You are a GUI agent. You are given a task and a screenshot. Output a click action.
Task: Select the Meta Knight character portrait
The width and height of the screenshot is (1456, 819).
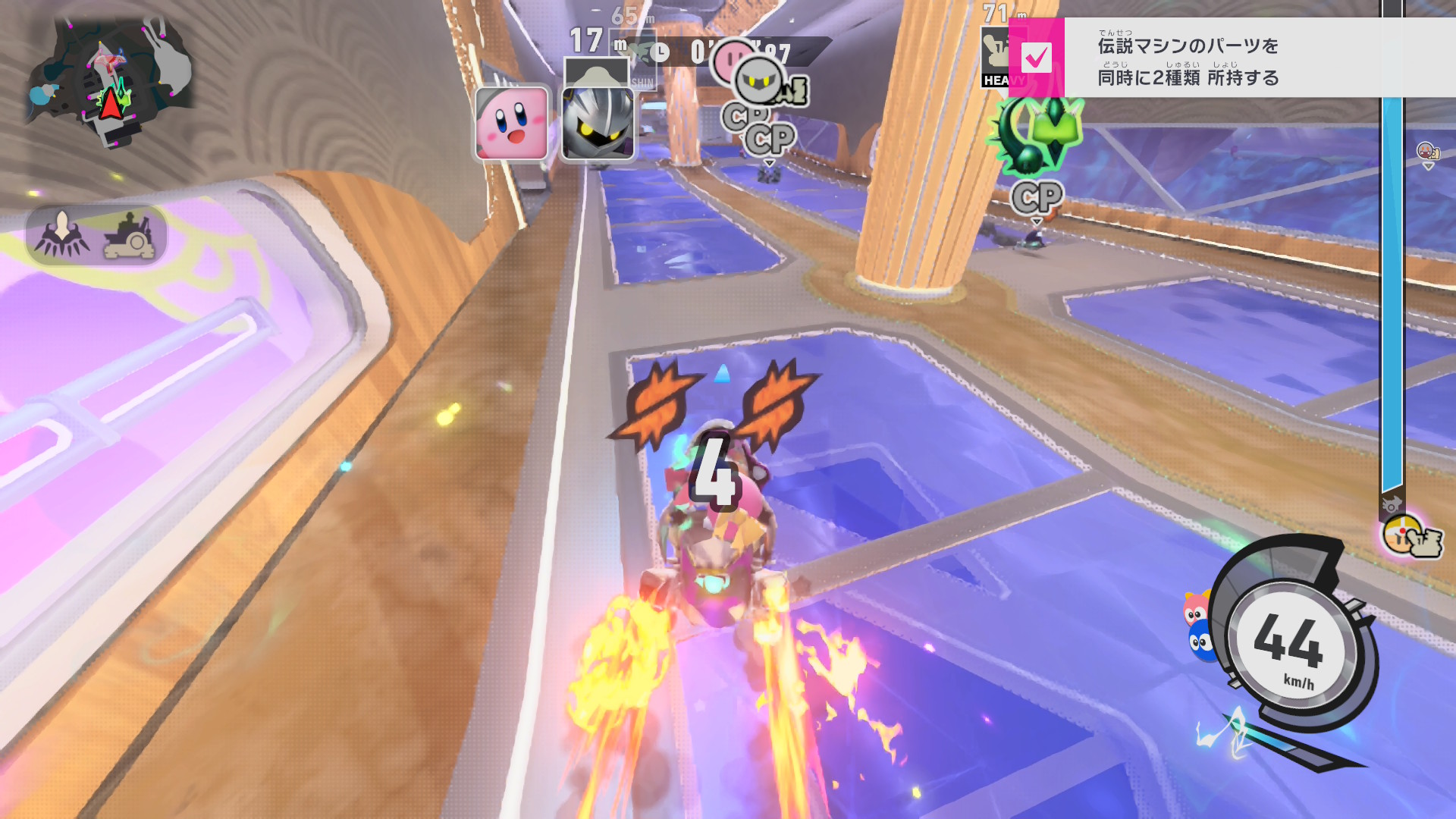598,123
